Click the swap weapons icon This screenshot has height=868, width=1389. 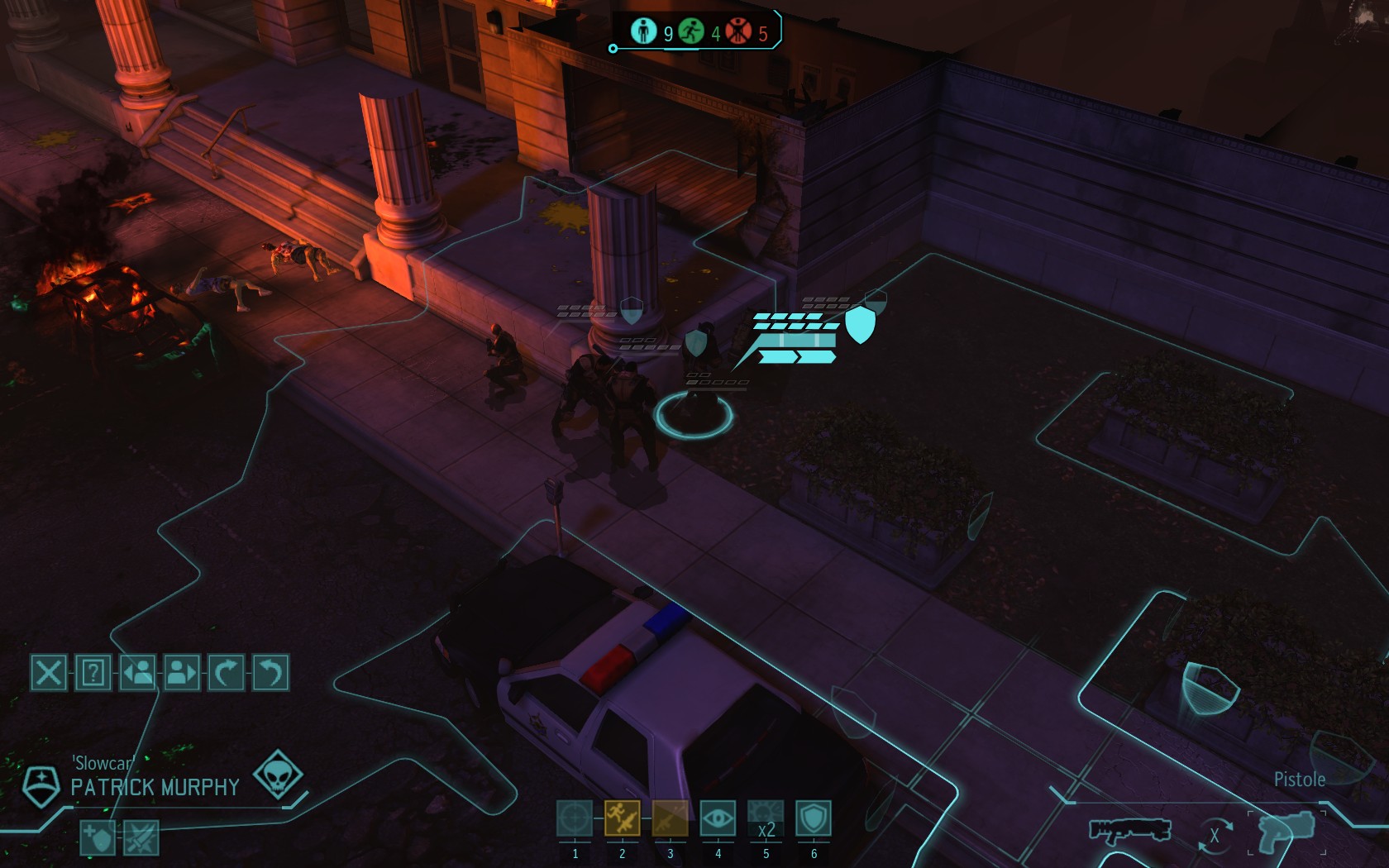coord(1215,835)
